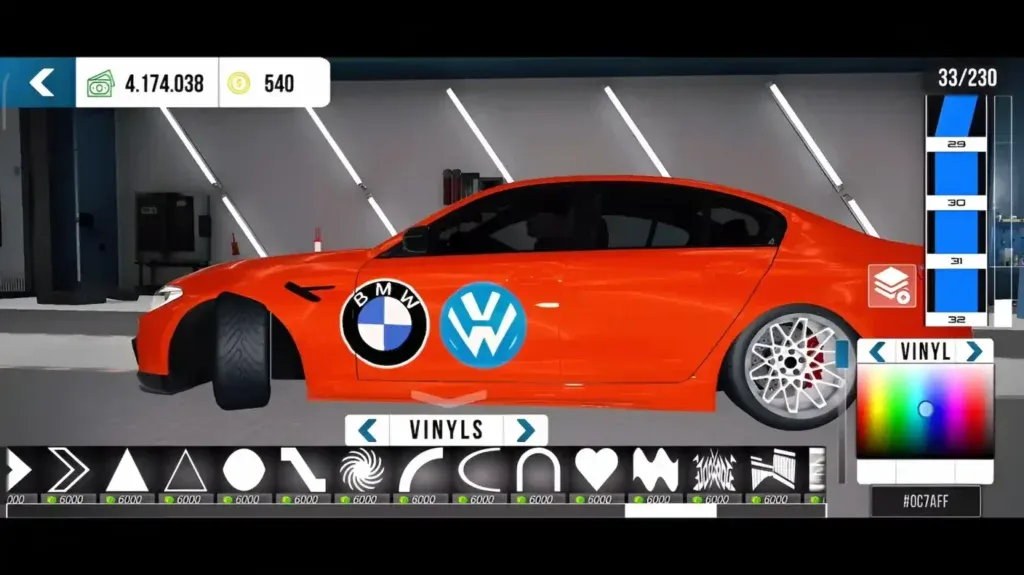The height and width of the screenshot is (575, 1024).
Task: Pick the upside-down U arch vinyl
Action: [x=538, y=470]
